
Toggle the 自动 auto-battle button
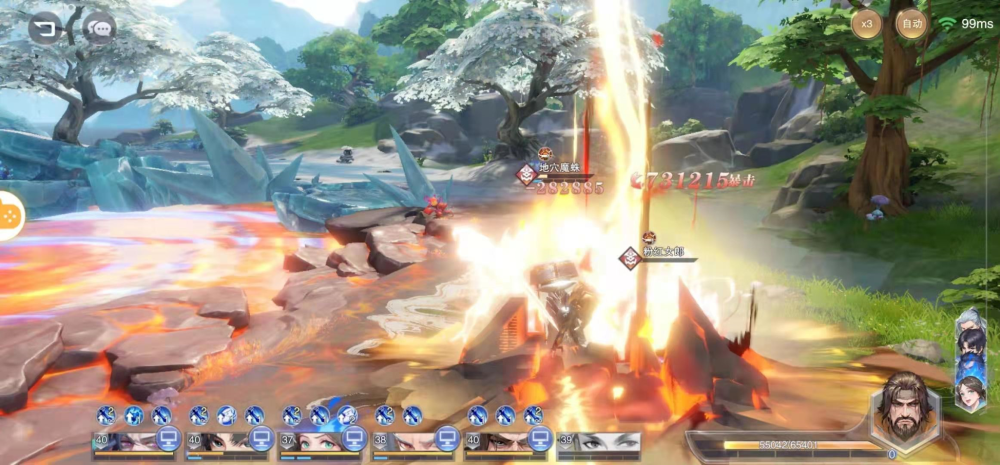pyautogui.click(x=911, y=23)
